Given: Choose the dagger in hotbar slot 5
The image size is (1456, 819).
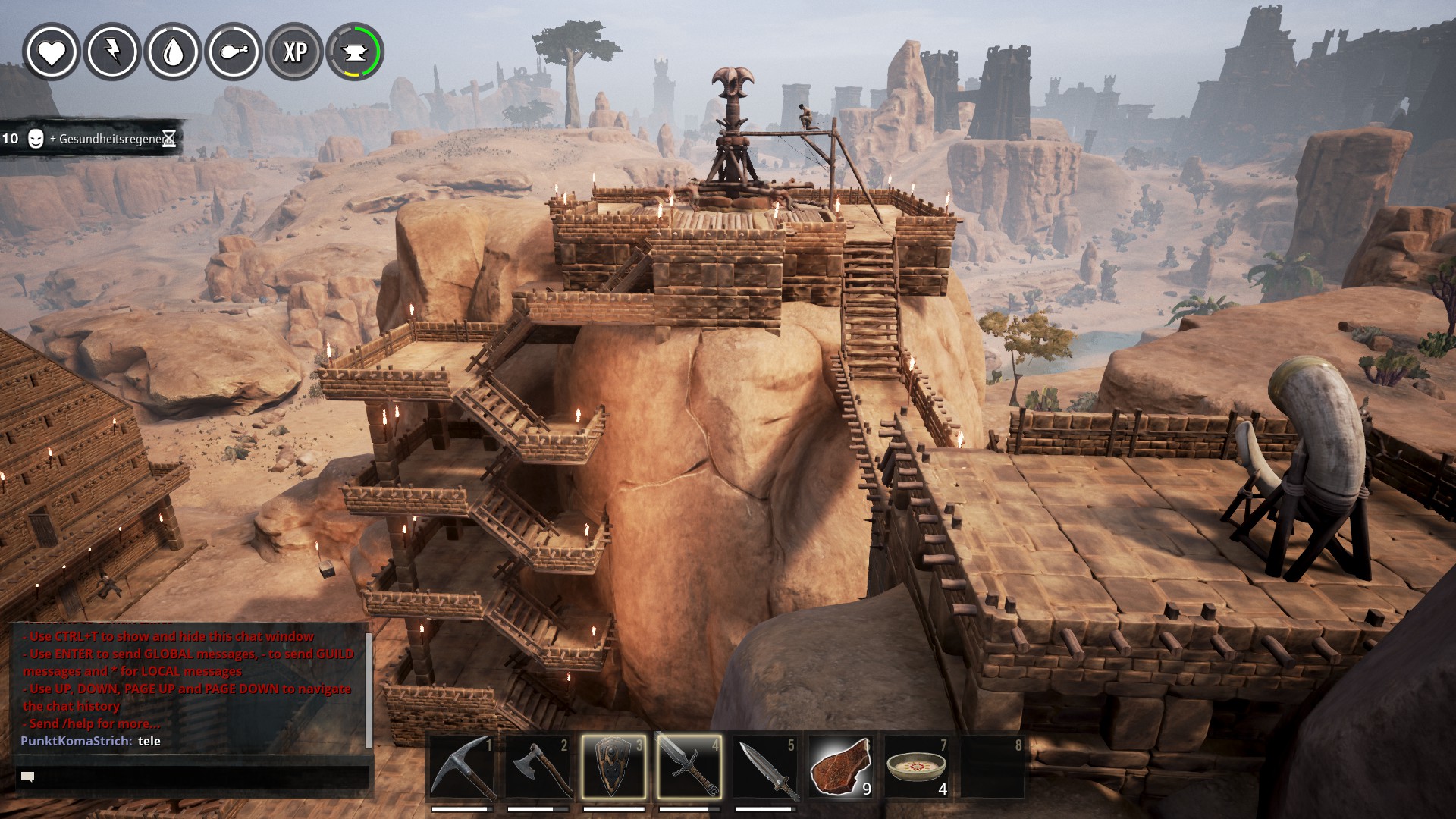Looking at the screenshot, I should pos(764,767).
